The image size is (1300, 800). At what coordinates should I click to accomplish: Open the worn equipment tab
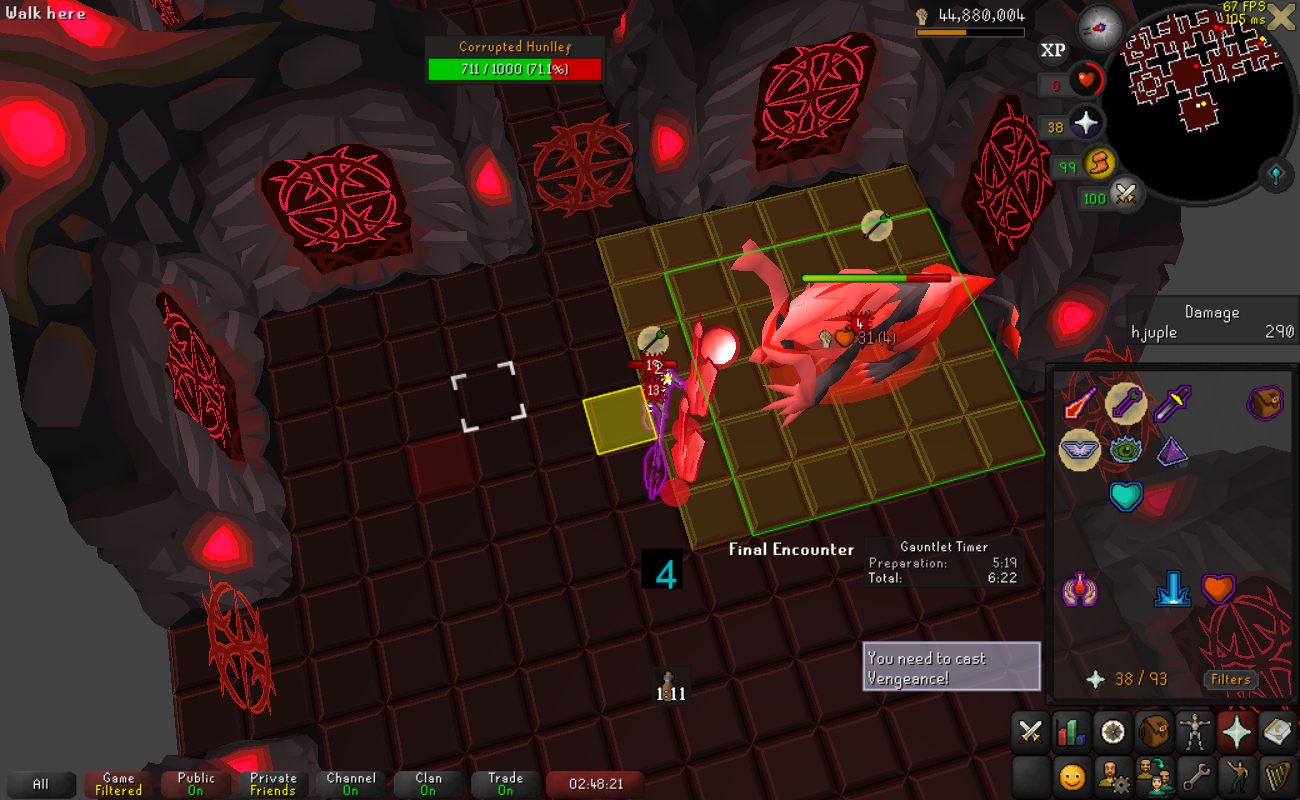click(x=1195, y=733)
